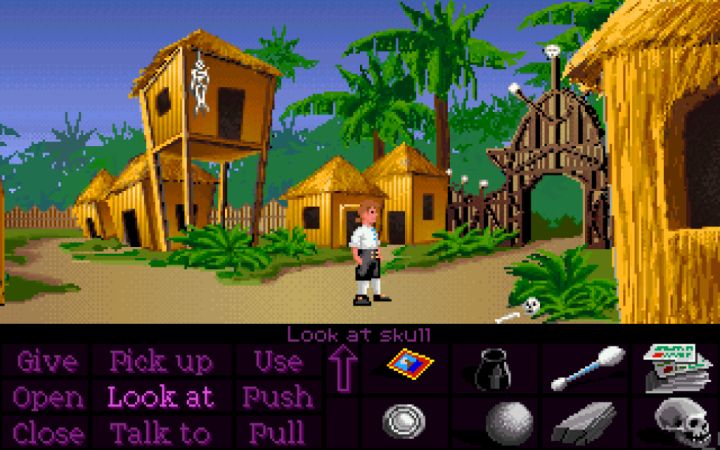Choose the Pick up verb
This screenshot has height=450, width=720.
161,361
